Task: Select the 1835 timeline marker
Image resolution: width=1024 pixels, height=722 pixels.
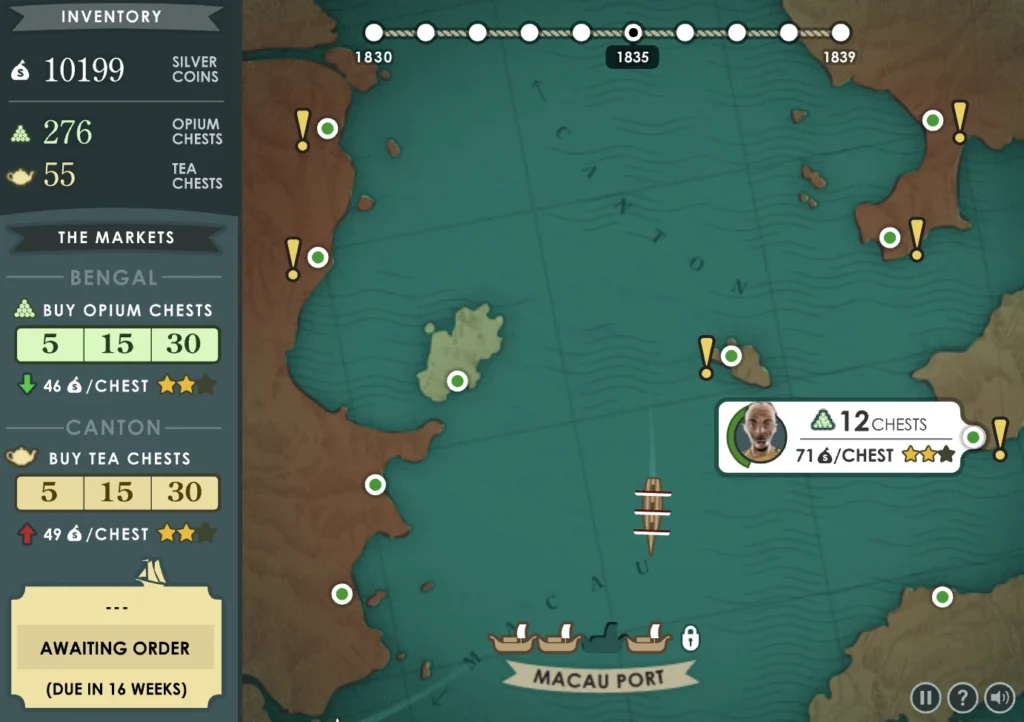Action: pyautogui.click(x=633, y=33)
